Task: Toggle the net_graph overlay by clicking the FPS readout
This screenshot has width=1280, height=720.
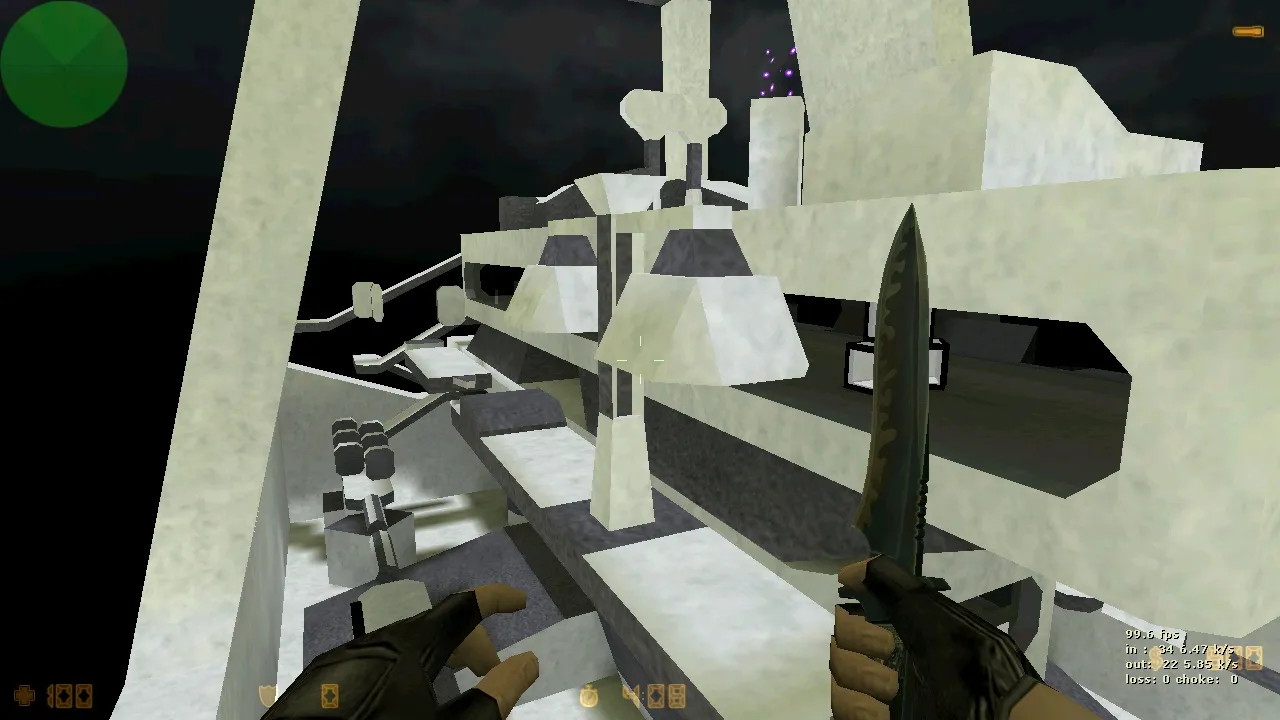Action: click(x=1152, y=634)
